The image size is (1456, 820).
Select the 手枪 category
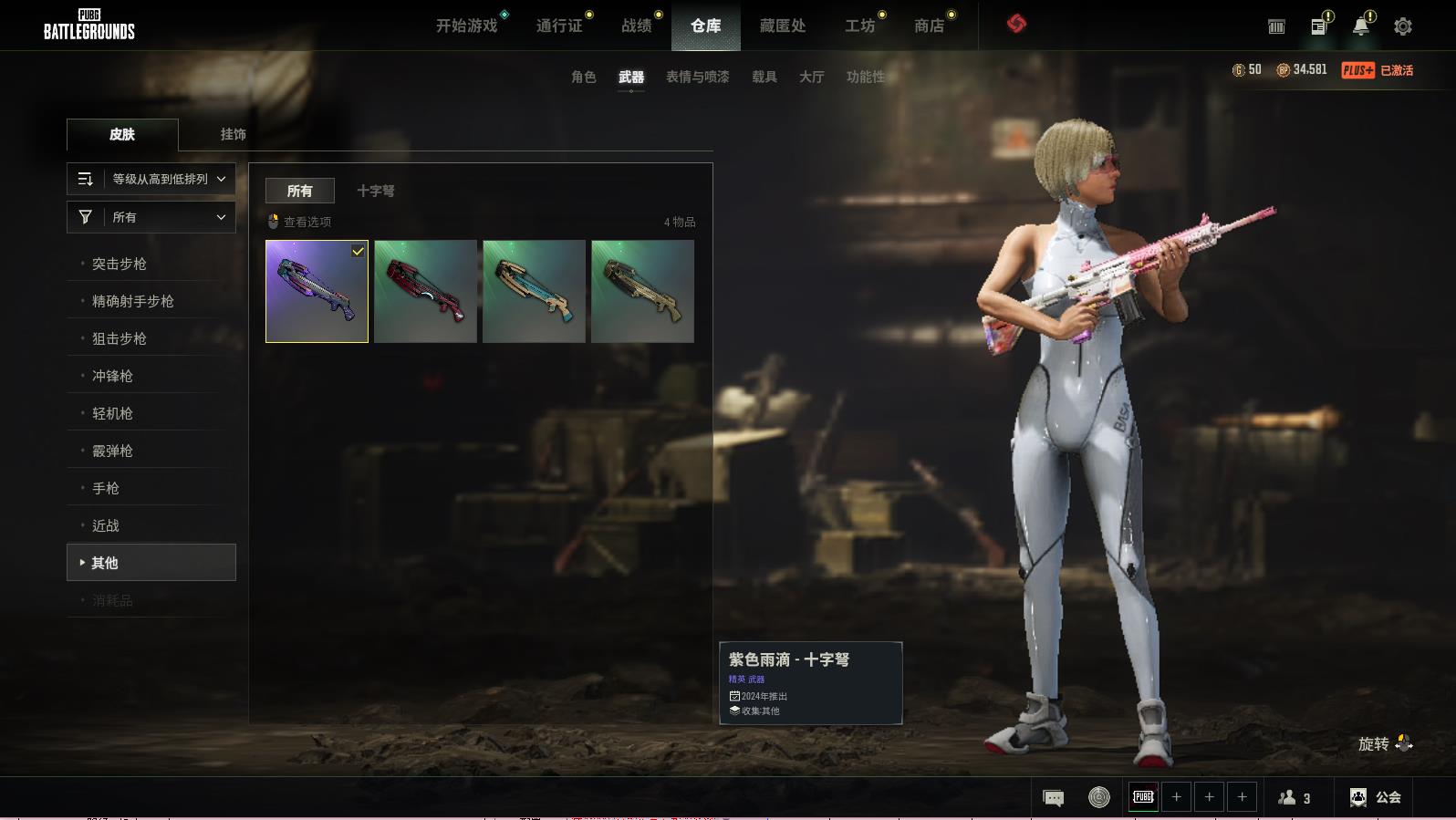(x=106, y=488)
